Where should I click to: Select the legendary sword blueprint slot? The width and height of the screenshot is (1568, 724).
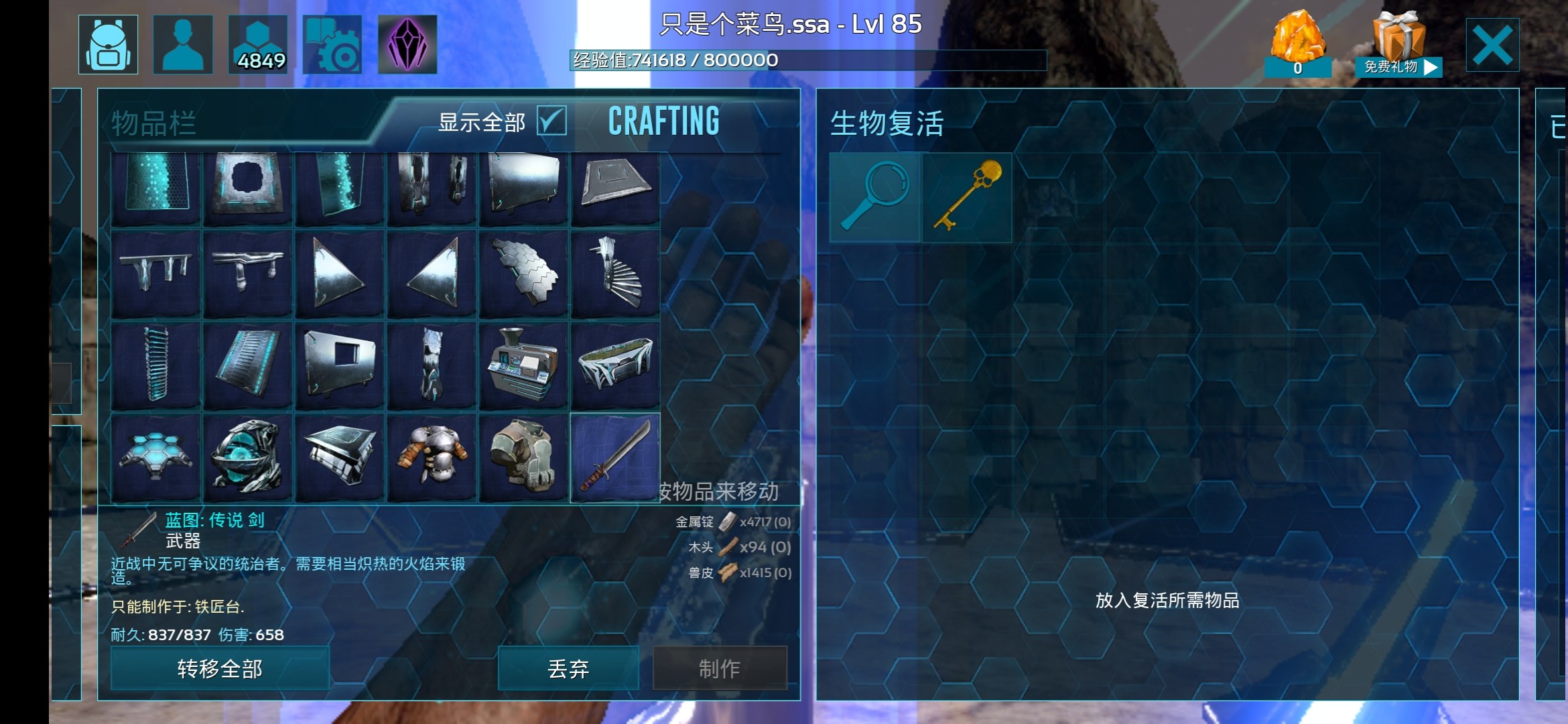click(615, 457)
